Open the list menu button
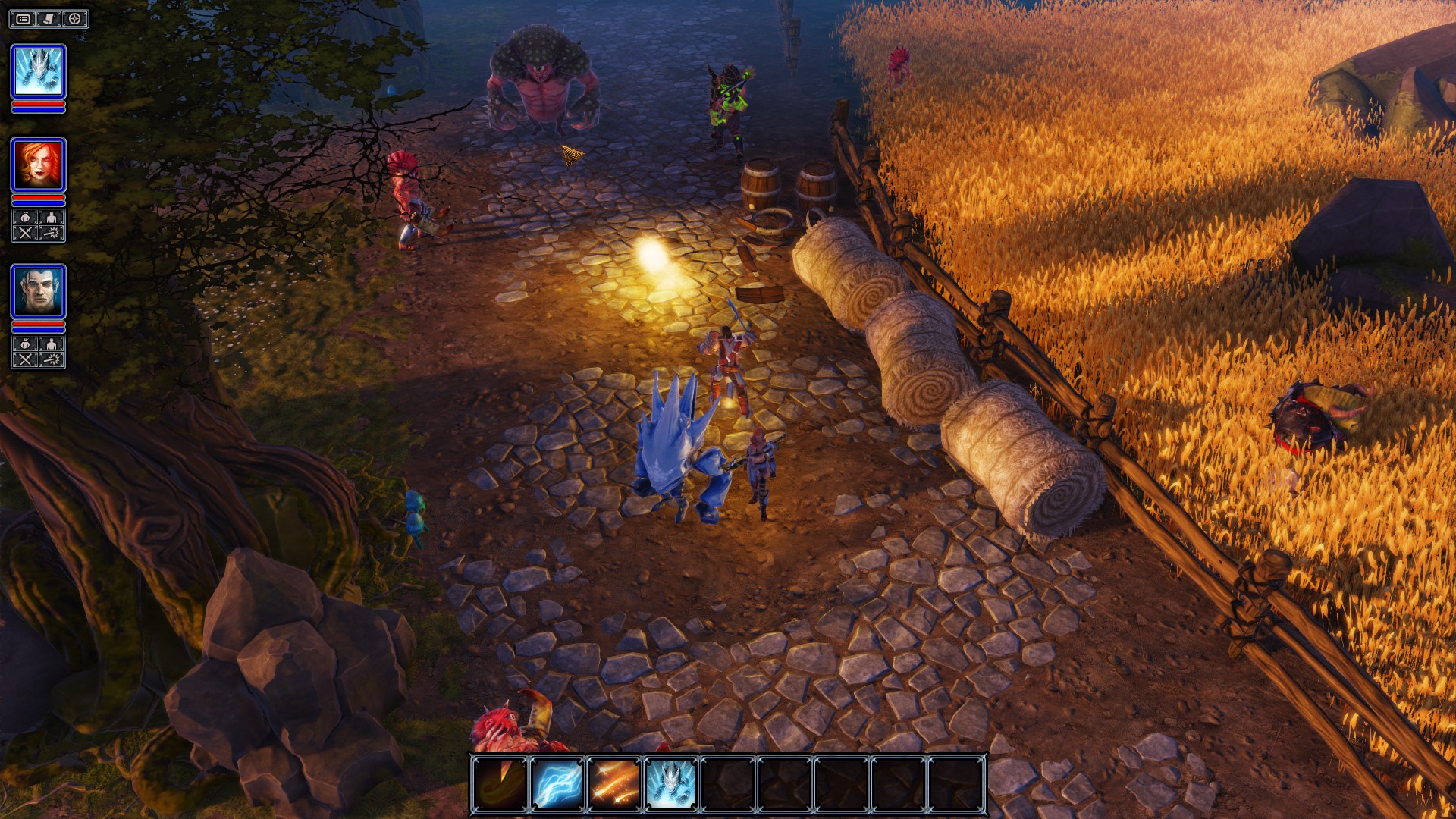 (x=24, y=19)
